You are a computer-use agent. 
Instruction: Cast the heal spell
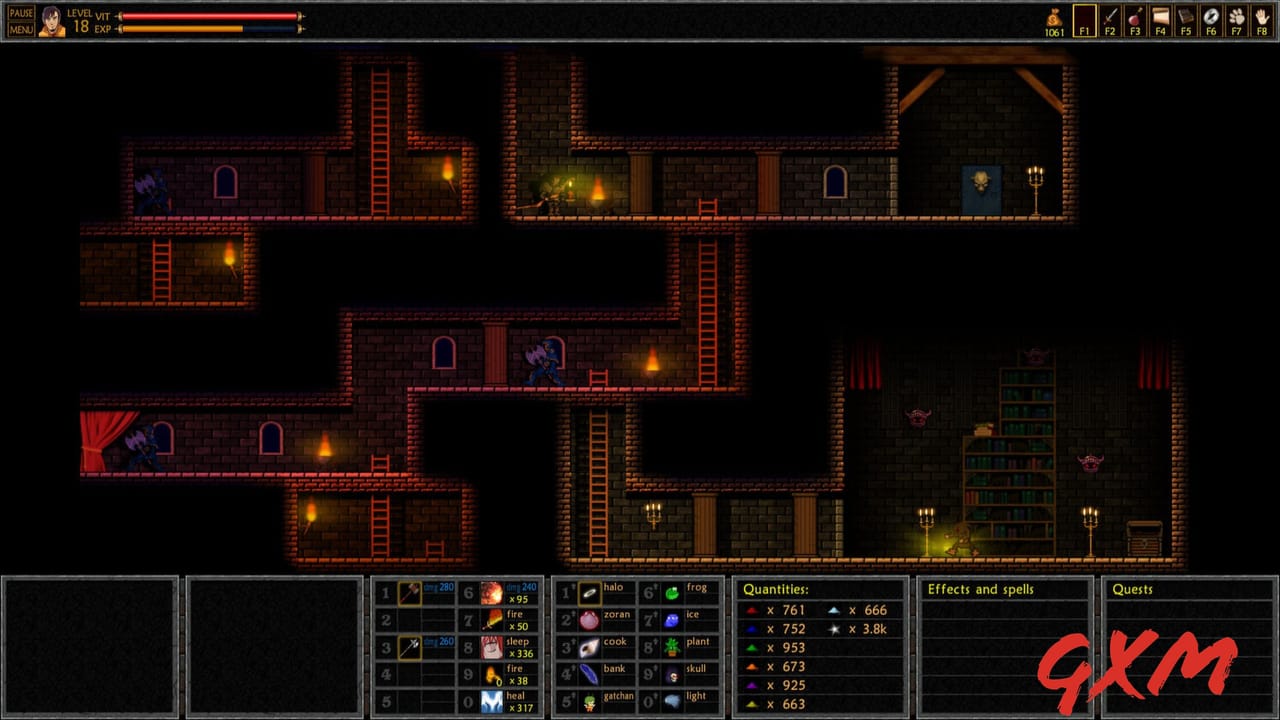coord(491,702)
